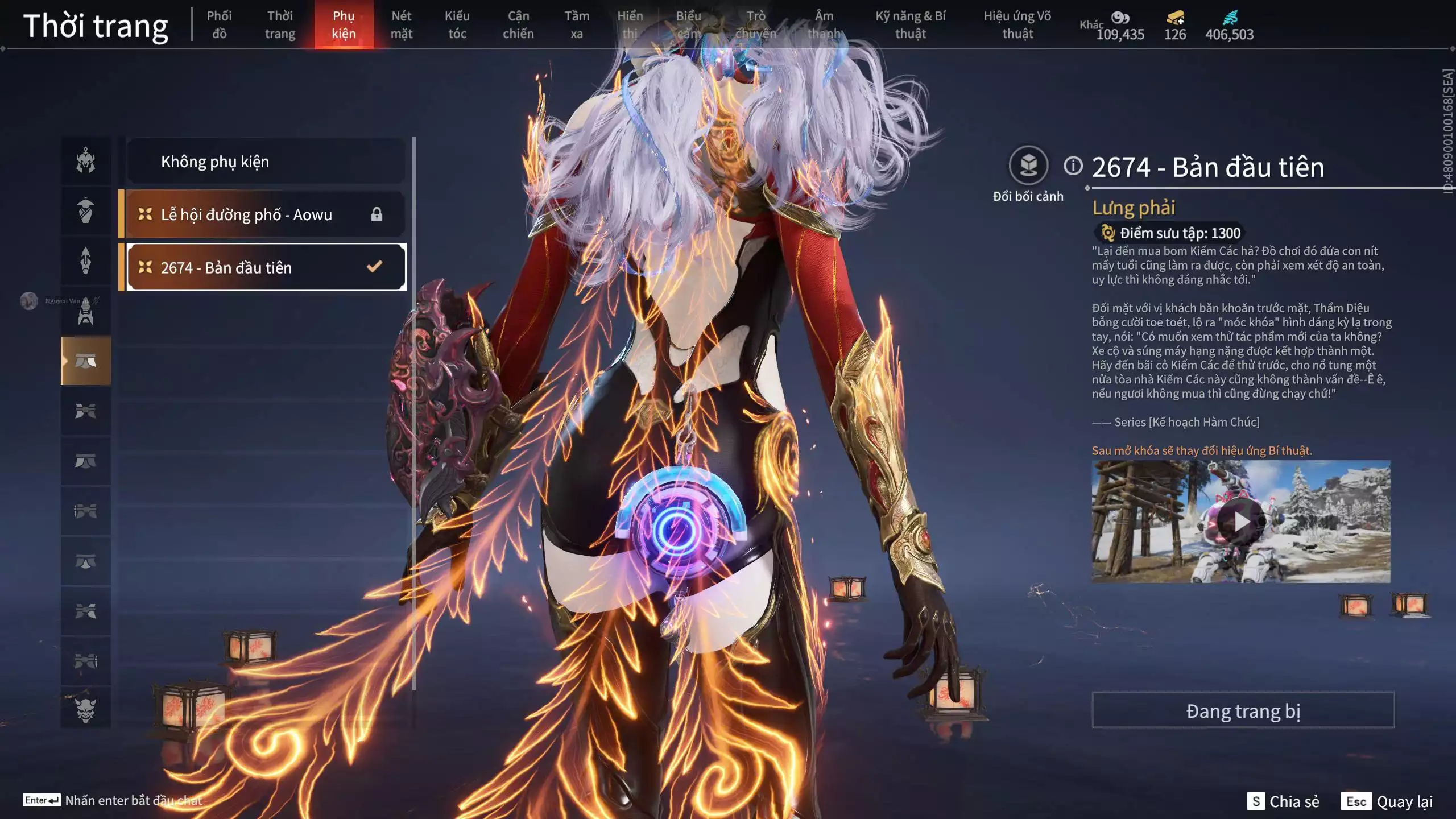Click the chat input prompt
The width and height of the screenshot is (1456, 819).
coord(133,800)
